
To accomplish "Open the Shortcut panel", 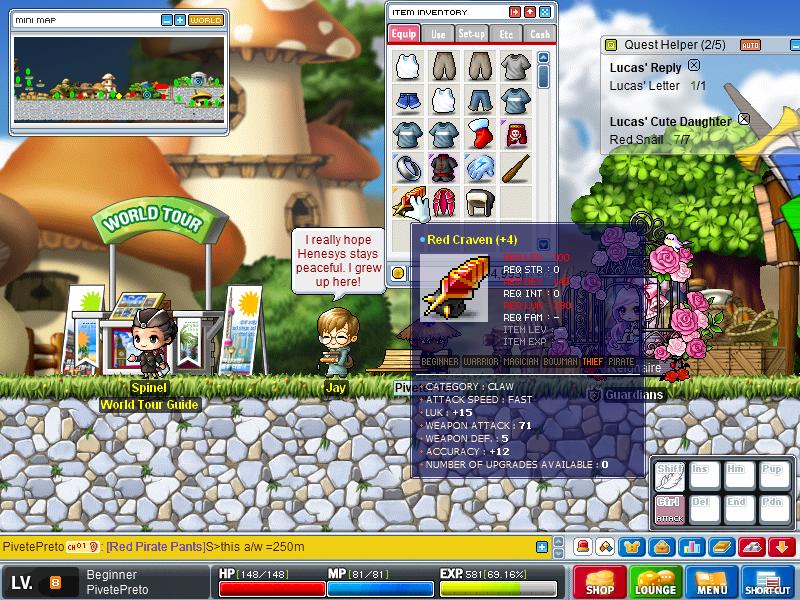I will tap(769, 583).
